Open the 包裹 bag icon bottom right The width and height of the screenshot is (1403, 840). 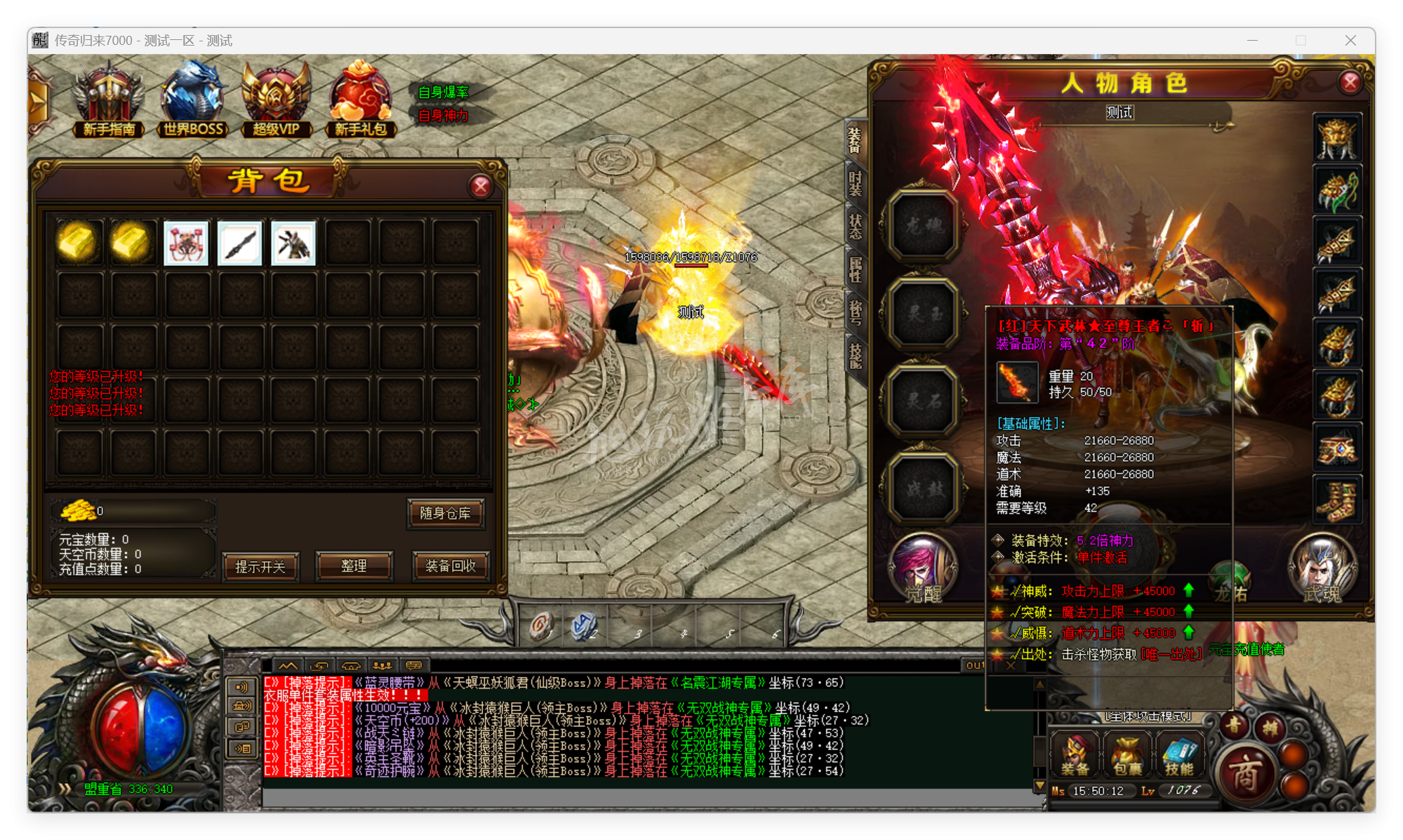coord(1126,754)
